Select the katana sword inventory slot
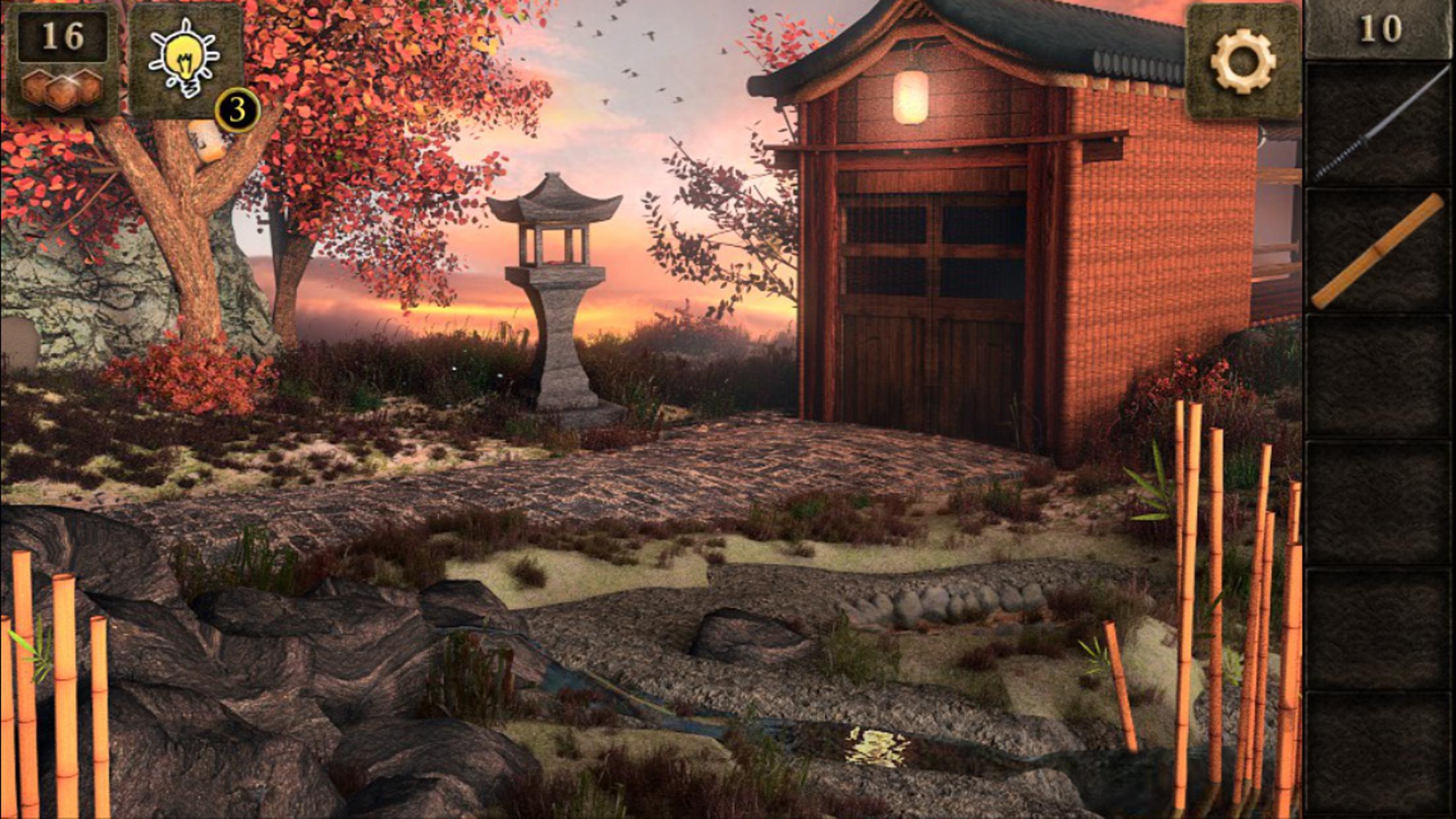 (1378, 125)
